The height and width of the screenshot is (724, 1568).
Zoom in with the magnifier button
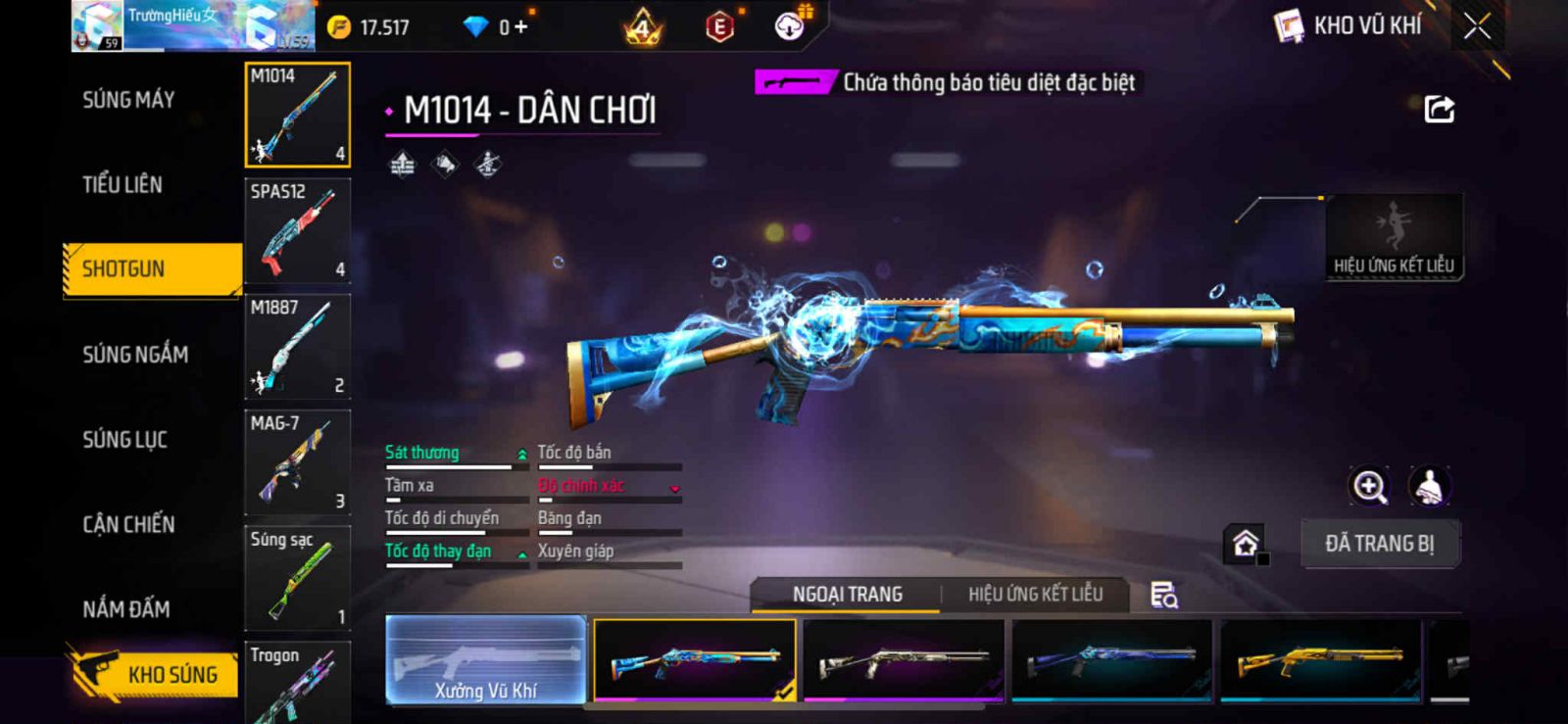(1369, 486)
